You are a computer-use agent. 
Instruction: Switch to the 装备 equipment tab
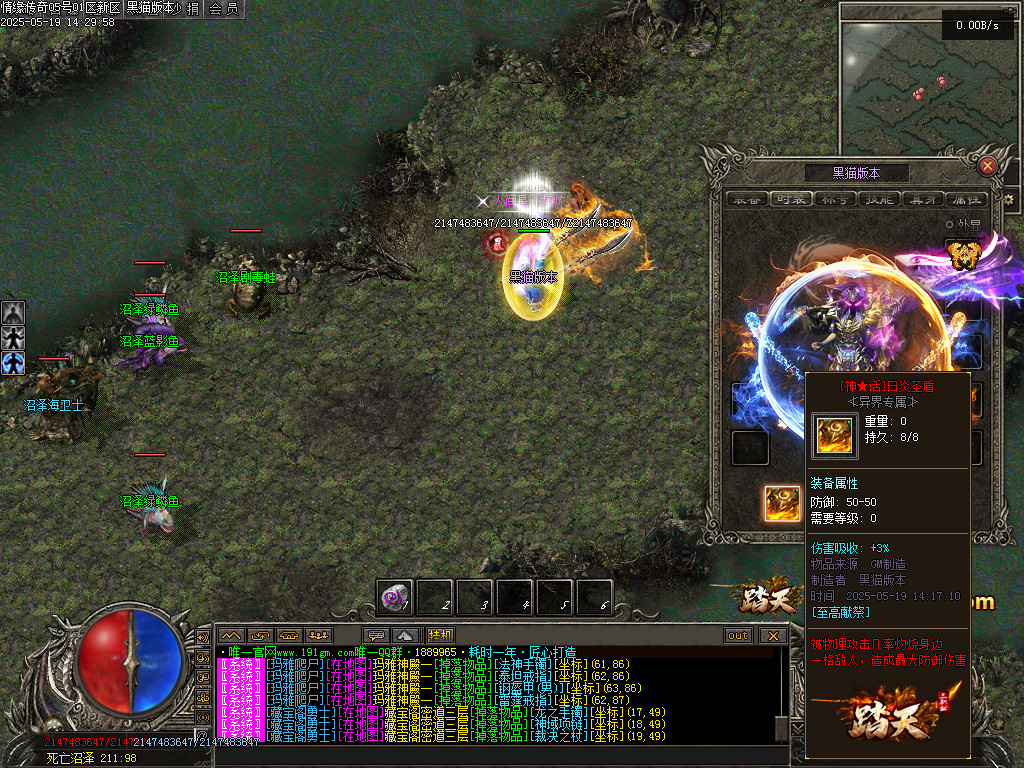coord(747,199)
